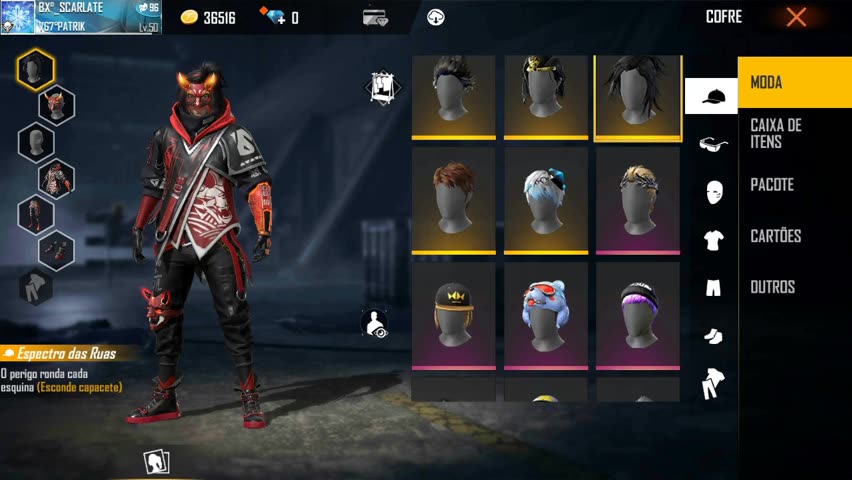Image resolution: width=852 pixels, height=480 pixels.
Task: Choose the black cap with crown logo
Action: (453, 314)
